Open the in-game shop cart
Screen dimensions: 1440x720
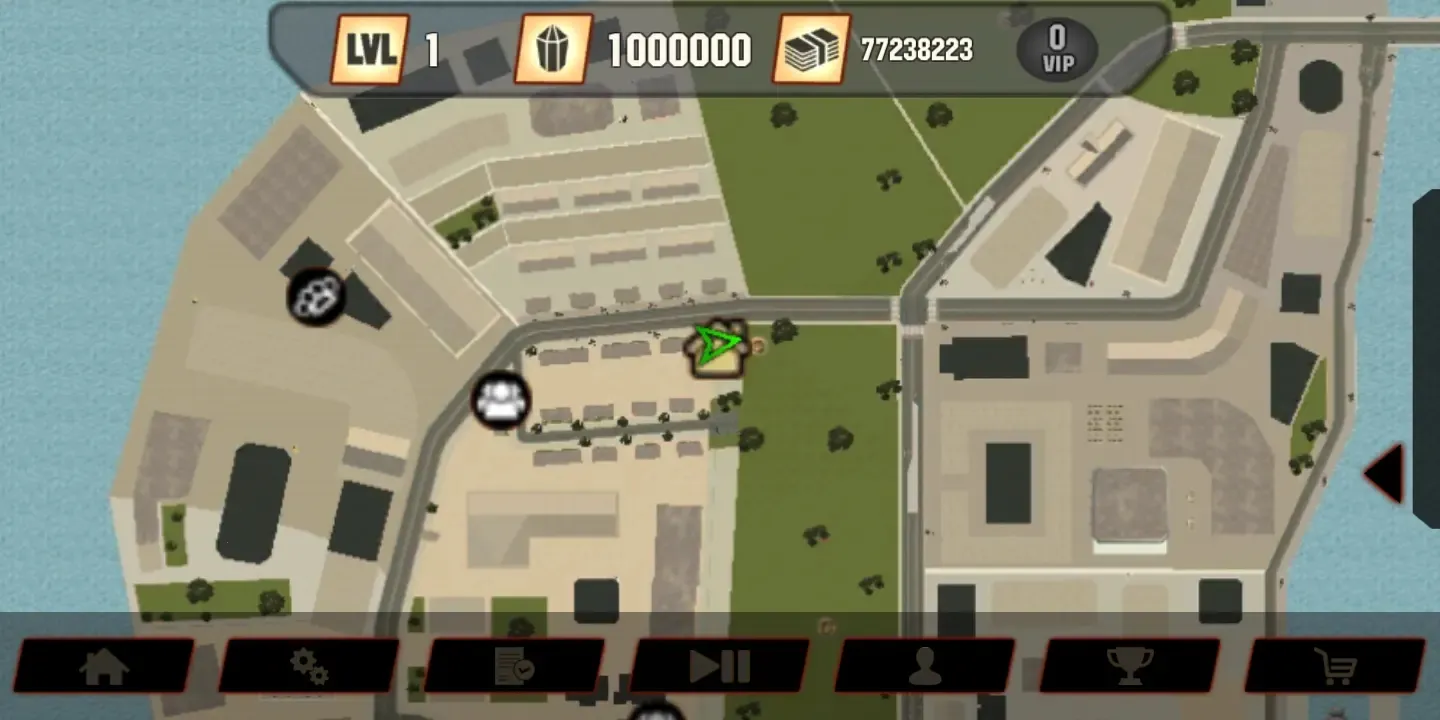coord(1337,665)
